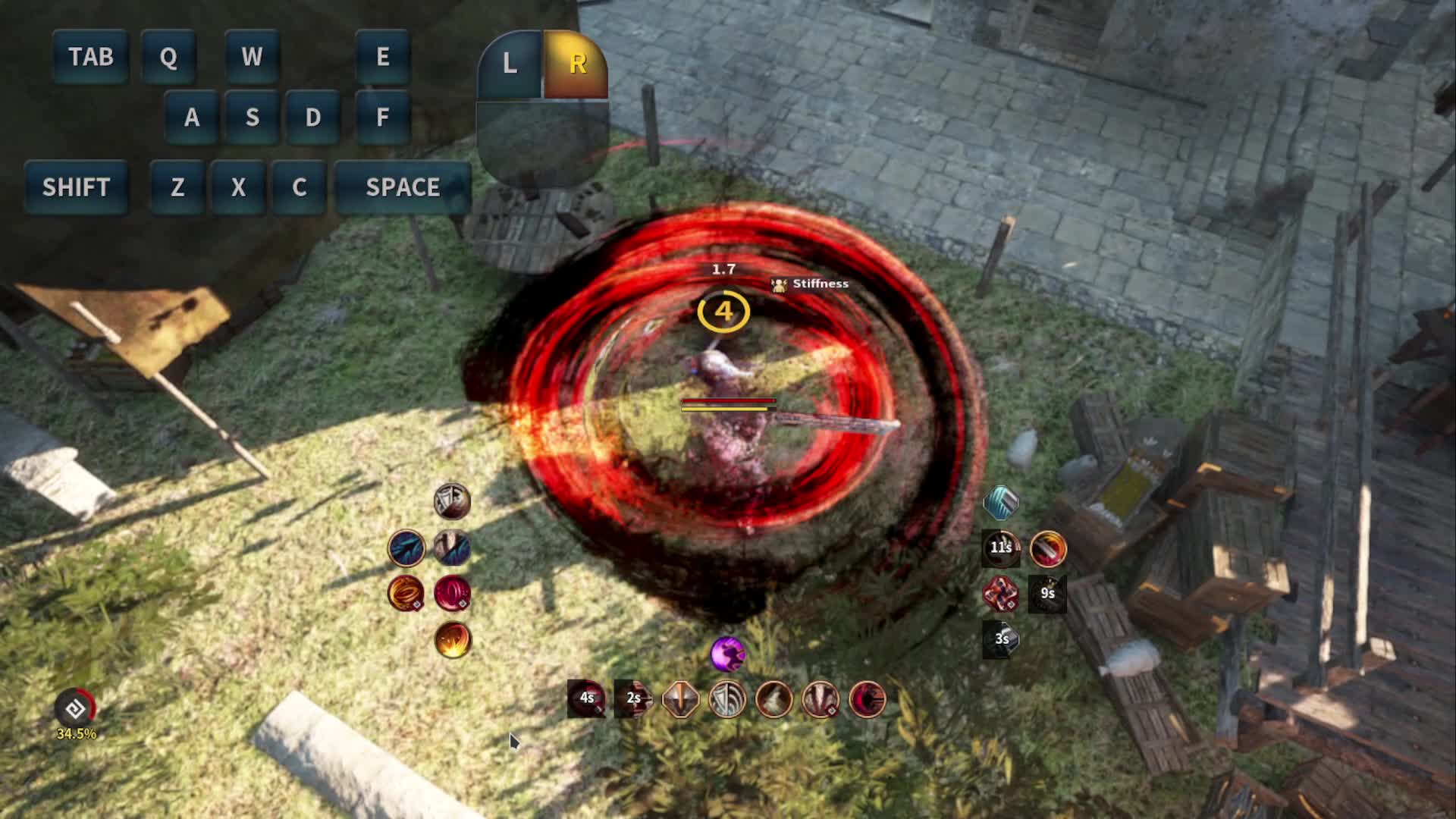This screenshot has width=1456, height=819.
Task: Select the orange swirl skill icon
Action: click(x=406, y=593)
